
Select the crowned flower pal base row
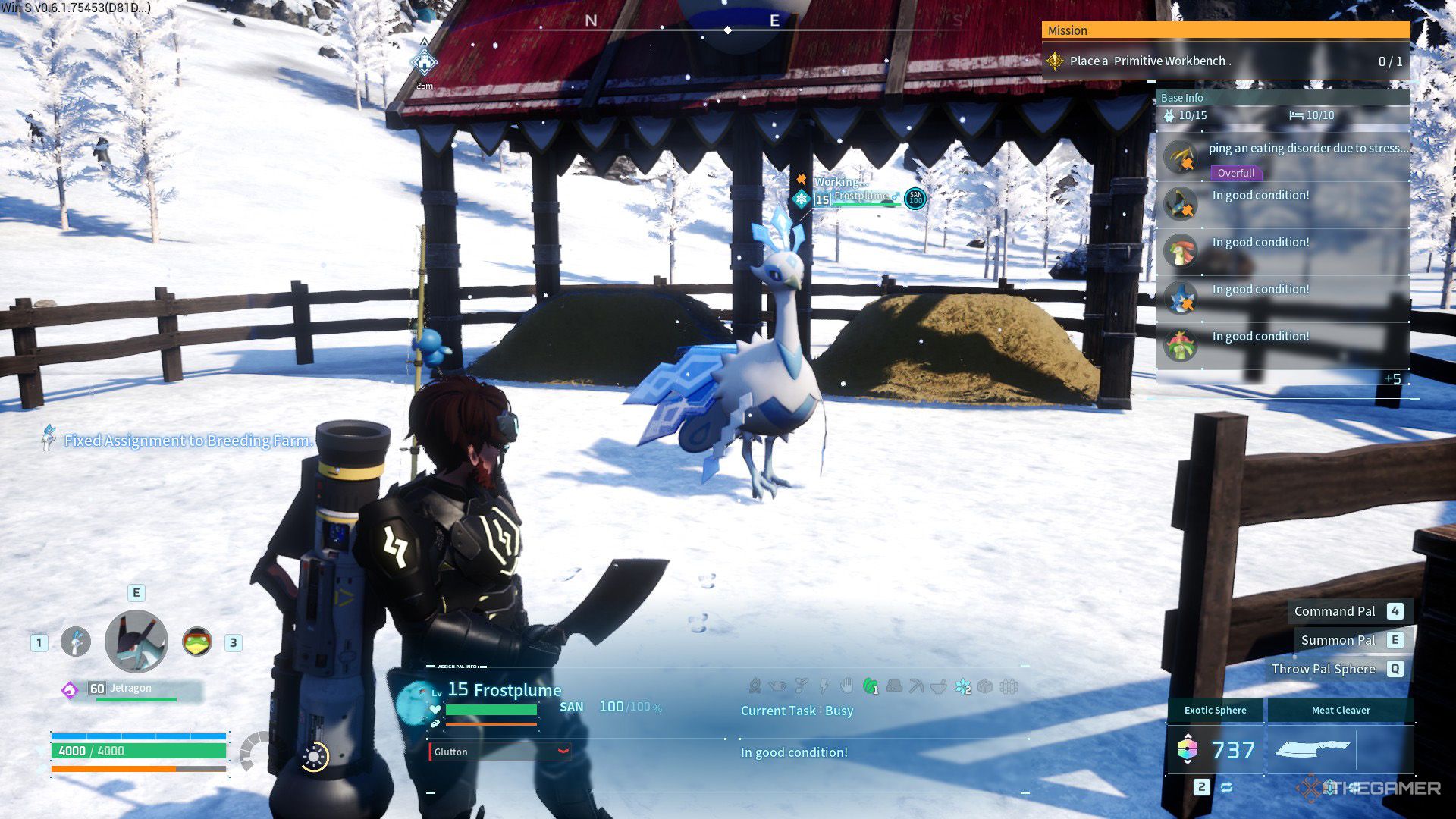coord(1282,345)
